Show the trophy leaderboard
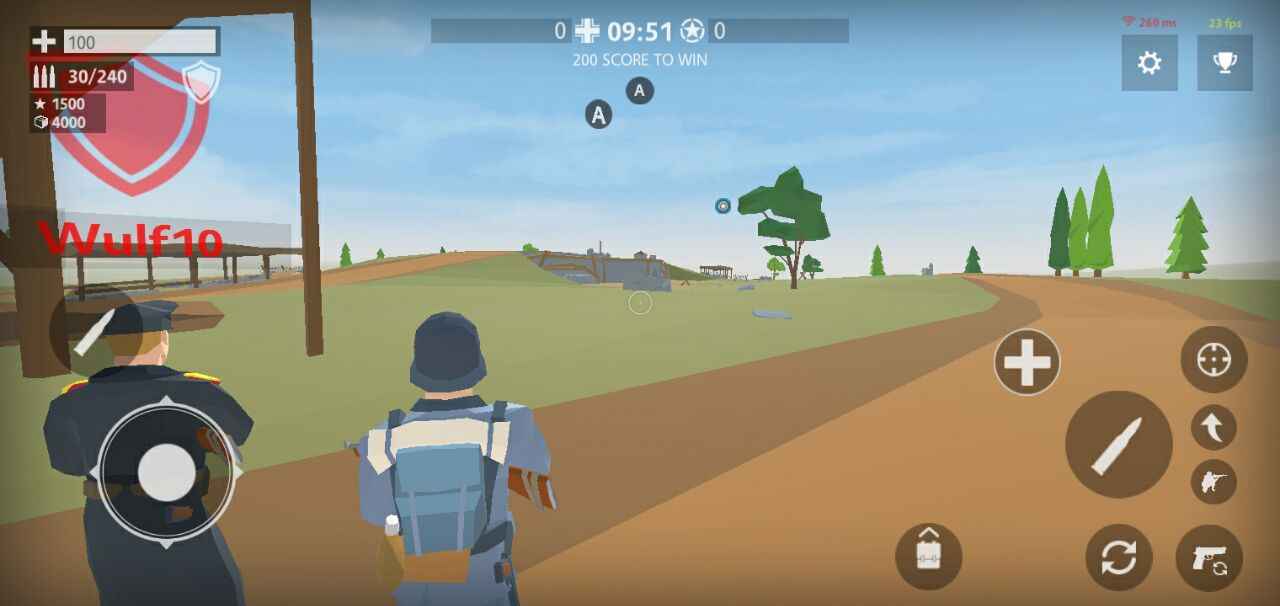Viewport: 1280px width, 606px height. 1224,63
